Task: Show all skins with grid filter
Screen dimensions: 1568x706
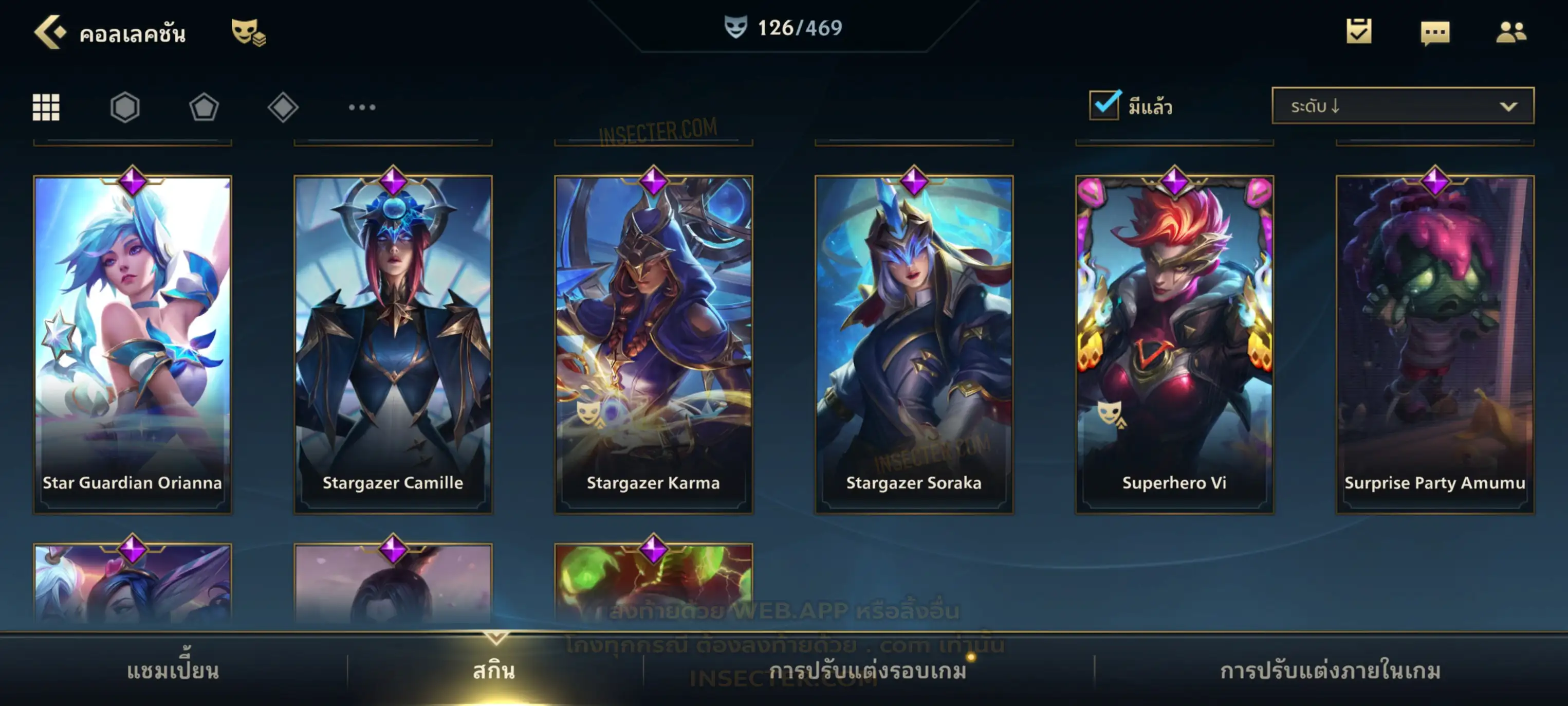Action: (46, 107)
